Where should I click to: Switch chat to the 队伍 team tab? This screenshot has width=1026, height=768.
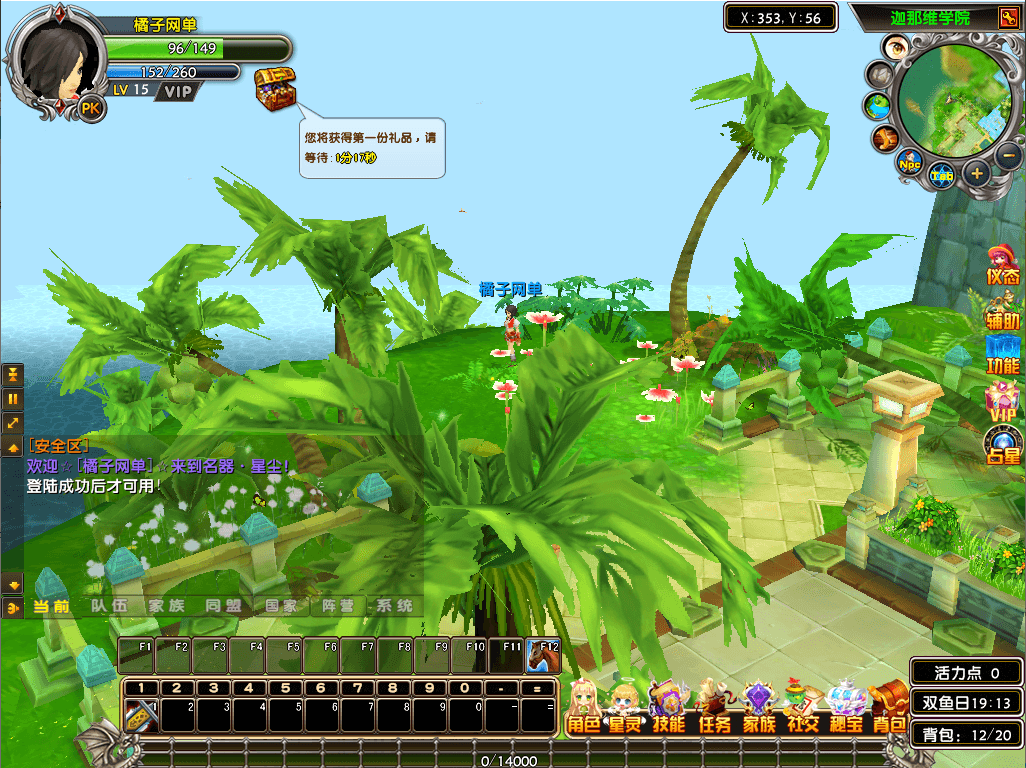pyautogui.click(x=109, y=606)
